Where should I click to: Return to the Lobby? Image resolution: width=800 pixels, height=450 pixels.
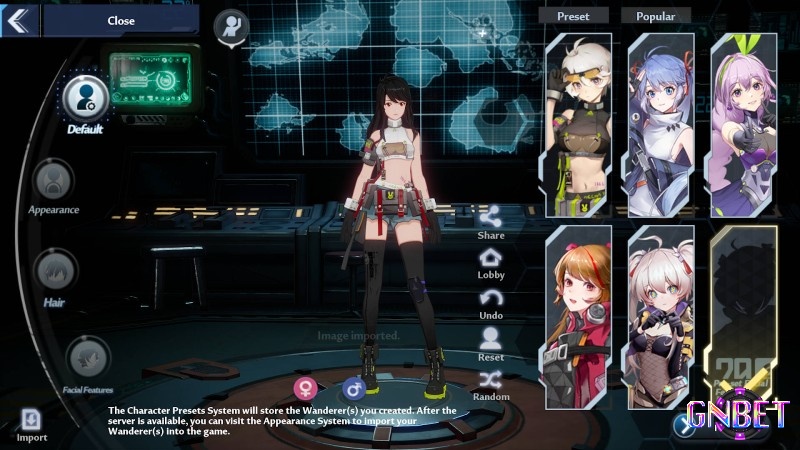[491, 257]
